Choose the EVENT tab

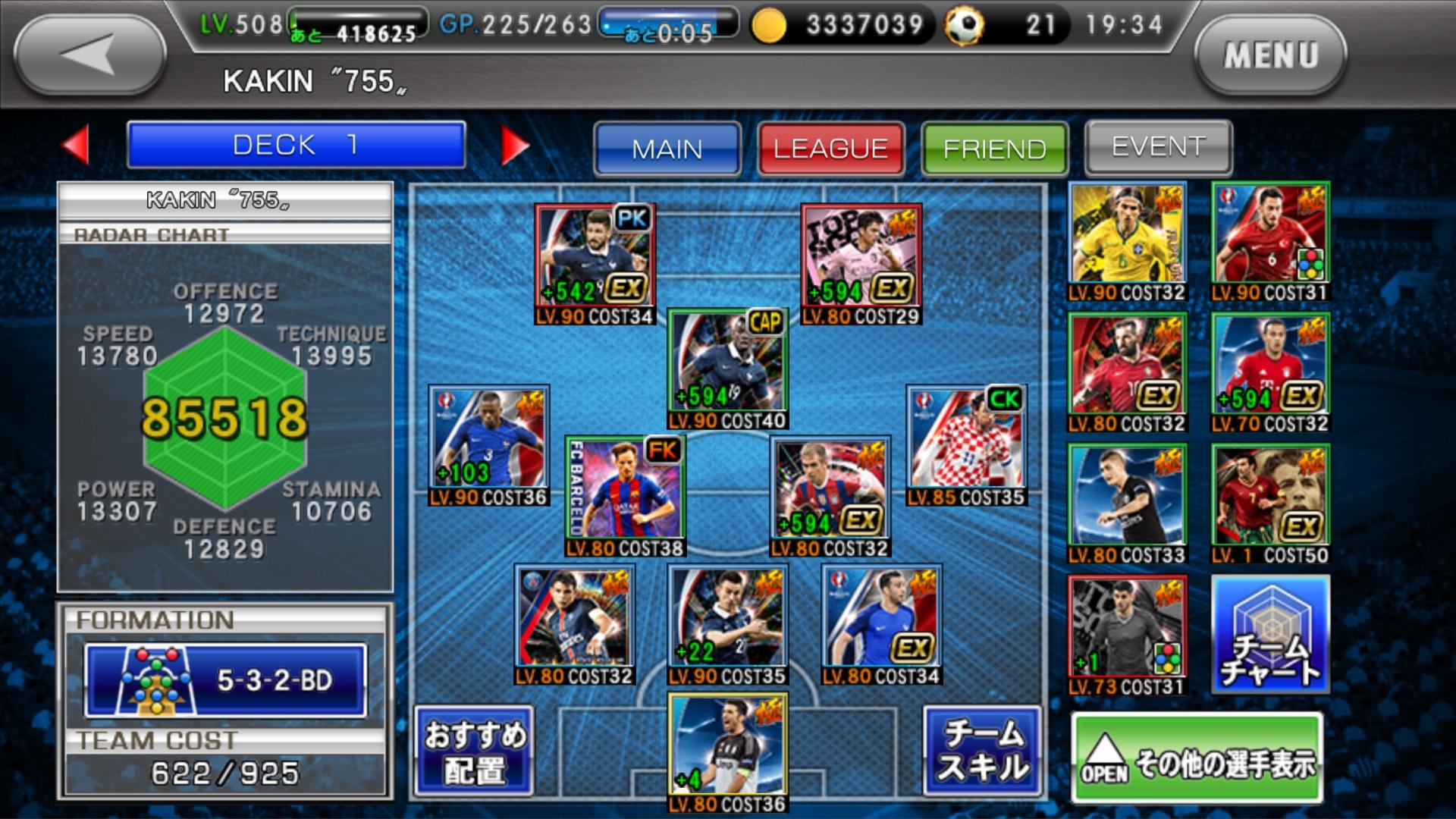(1158, 146)
